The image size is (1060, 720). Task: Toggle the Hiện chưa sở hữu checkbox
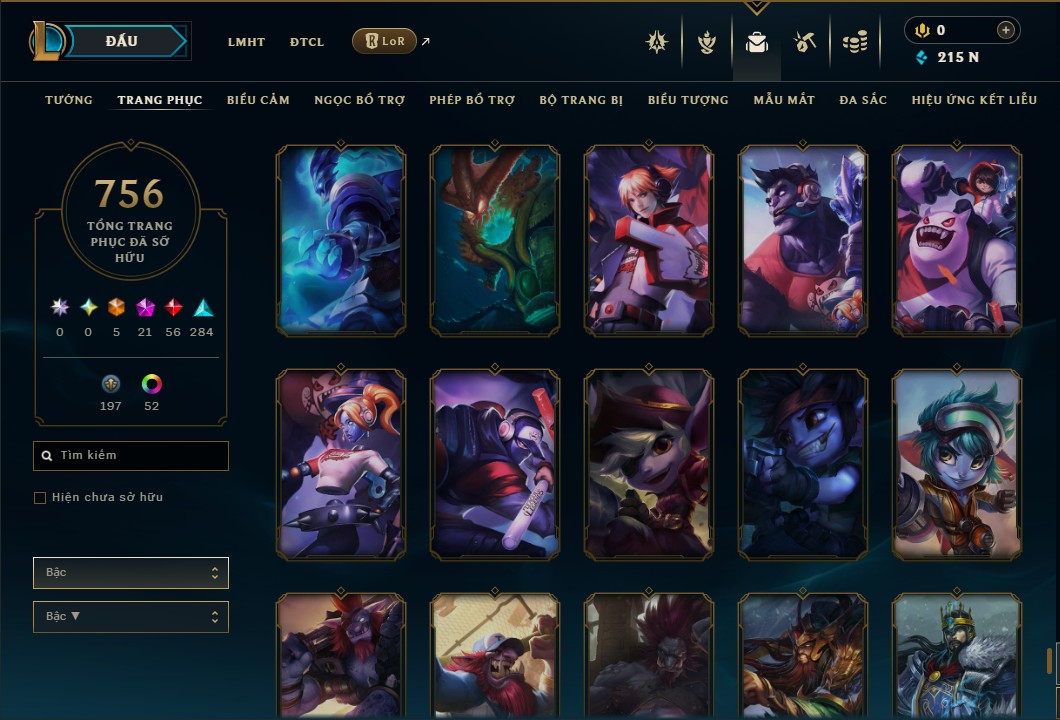coord(40,498)
